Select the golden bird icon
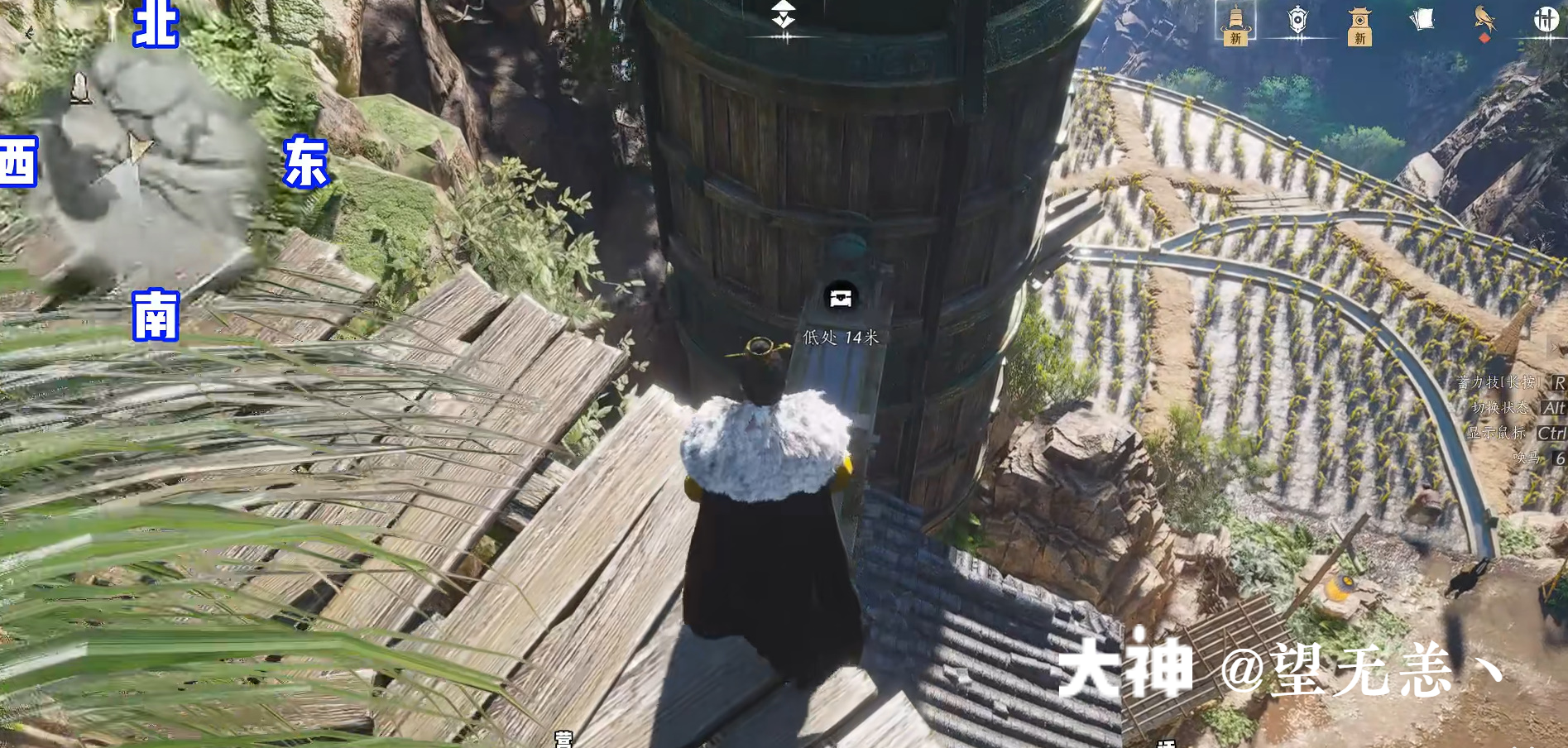 (1484, 20)
